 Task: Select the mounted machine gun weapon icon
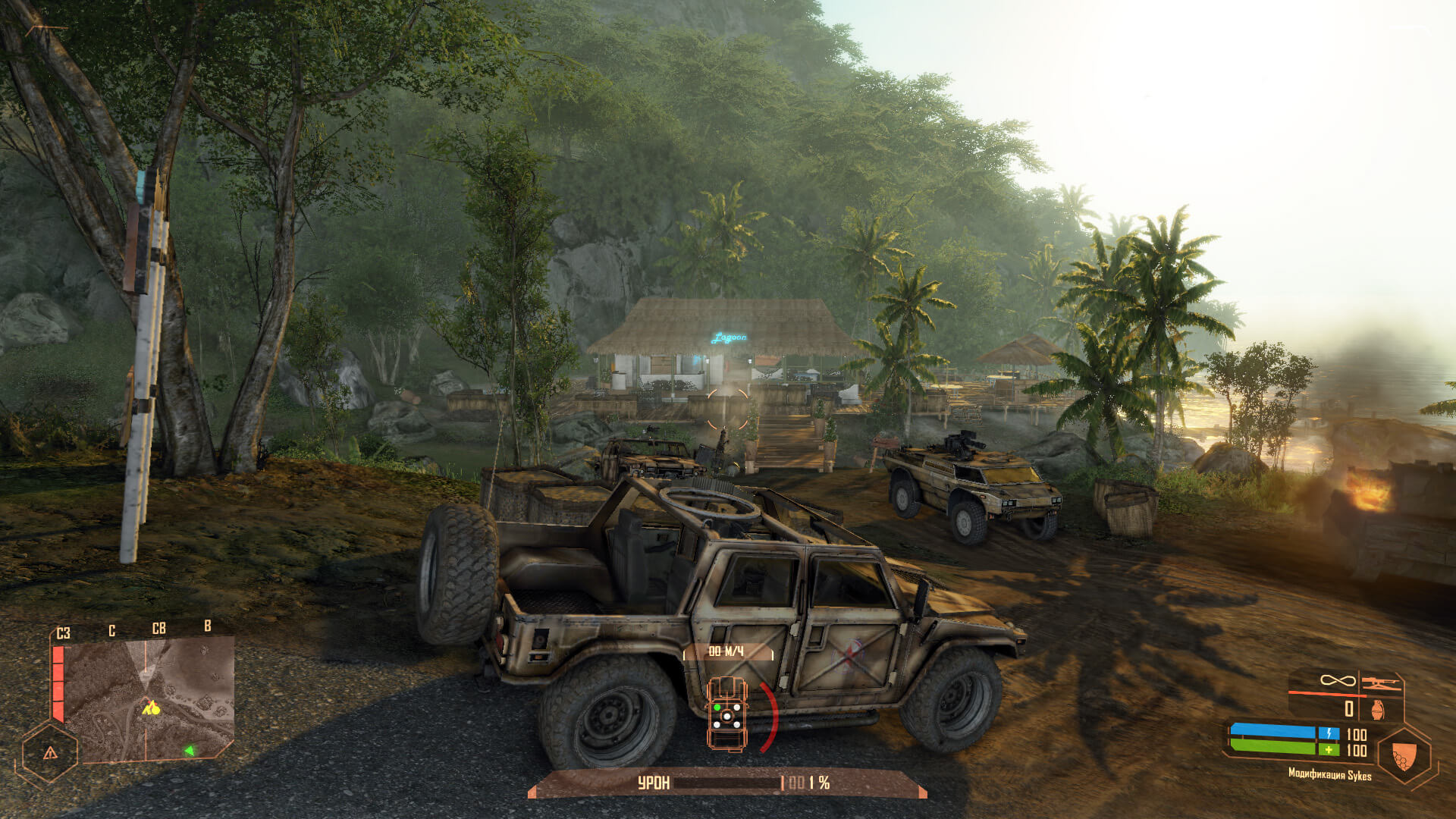[1380, 683]
